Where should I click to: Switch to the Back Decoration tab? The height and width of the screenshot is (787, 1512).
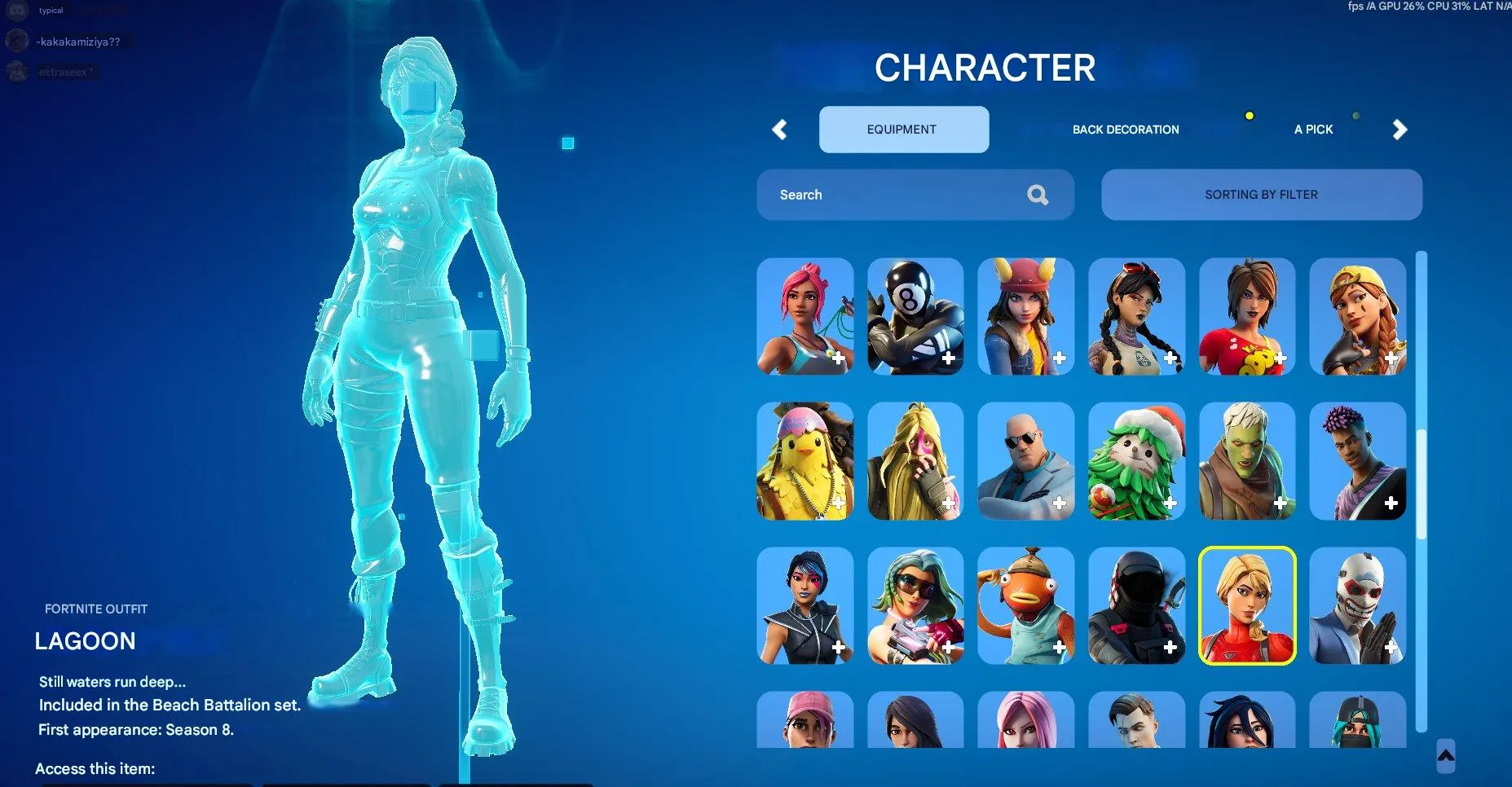pyautogui.click(x=1126, y=129)
